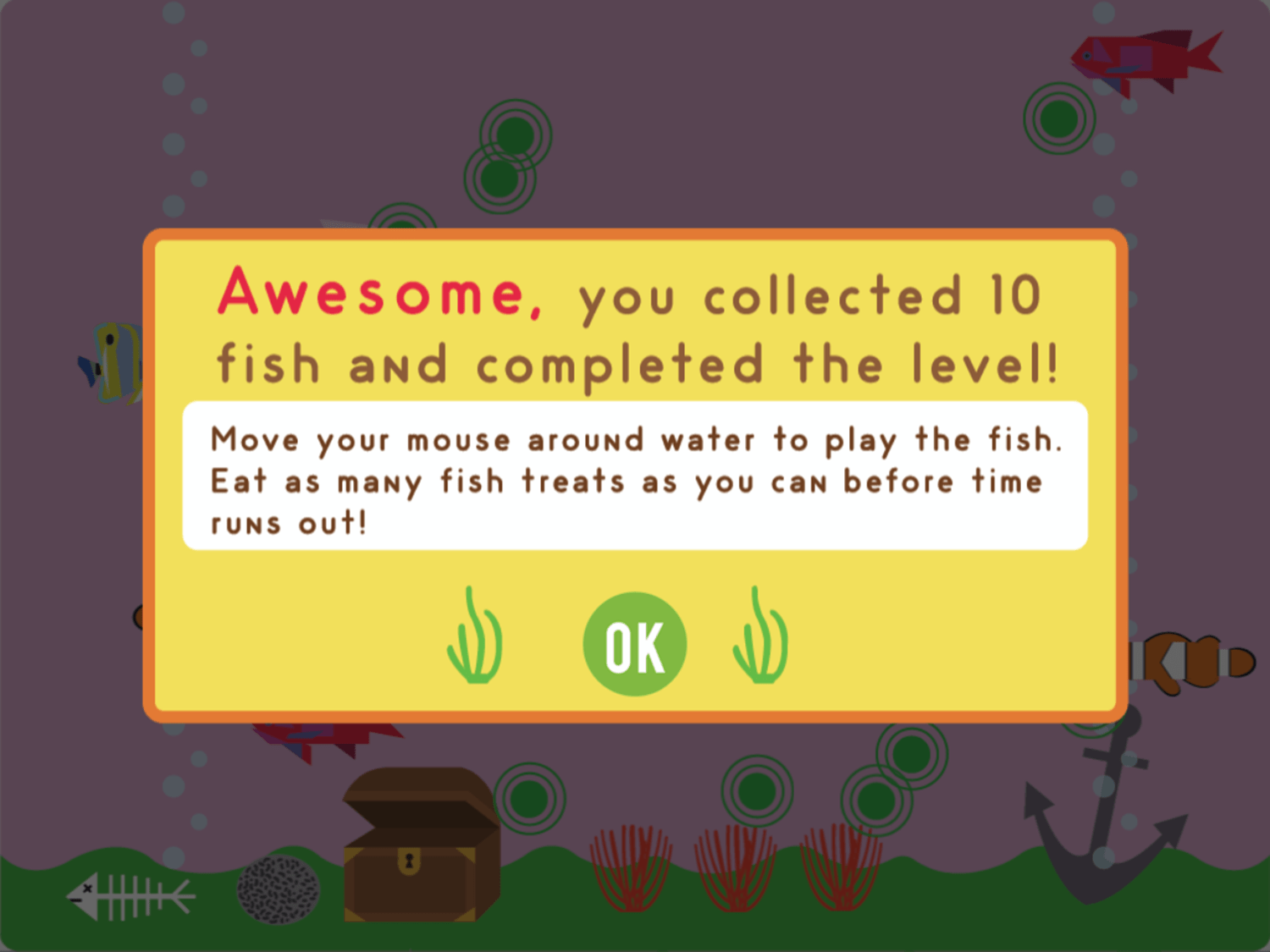Select the white instructions panel

635,474
